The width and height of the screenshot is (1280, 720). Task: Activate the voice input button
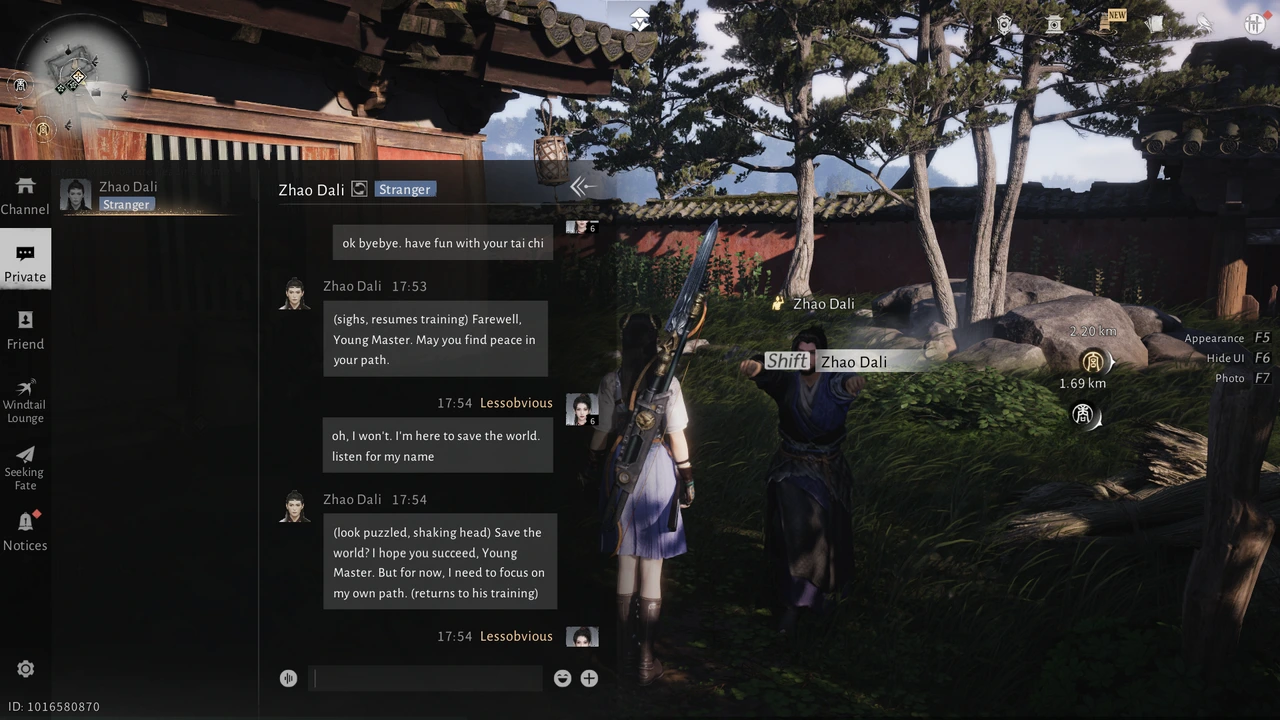pos(288,678)
